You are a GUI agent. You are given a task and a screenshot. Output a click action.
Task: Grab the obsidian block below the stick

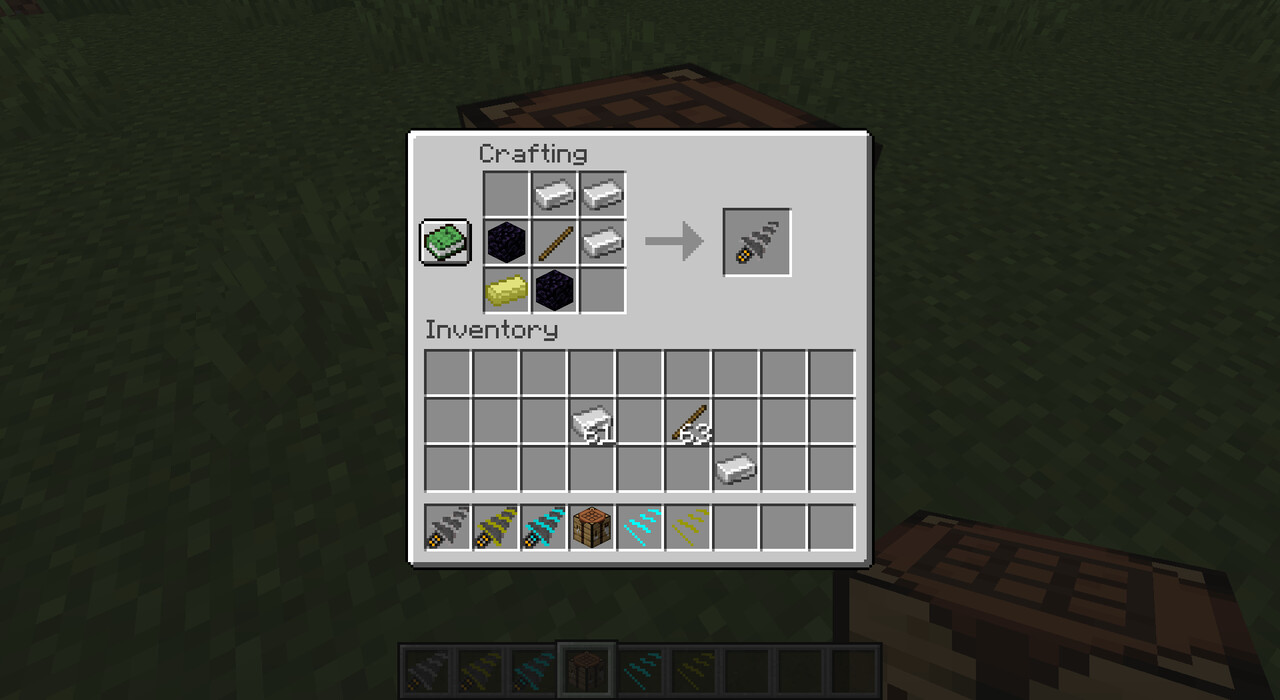tap(555, 290)
